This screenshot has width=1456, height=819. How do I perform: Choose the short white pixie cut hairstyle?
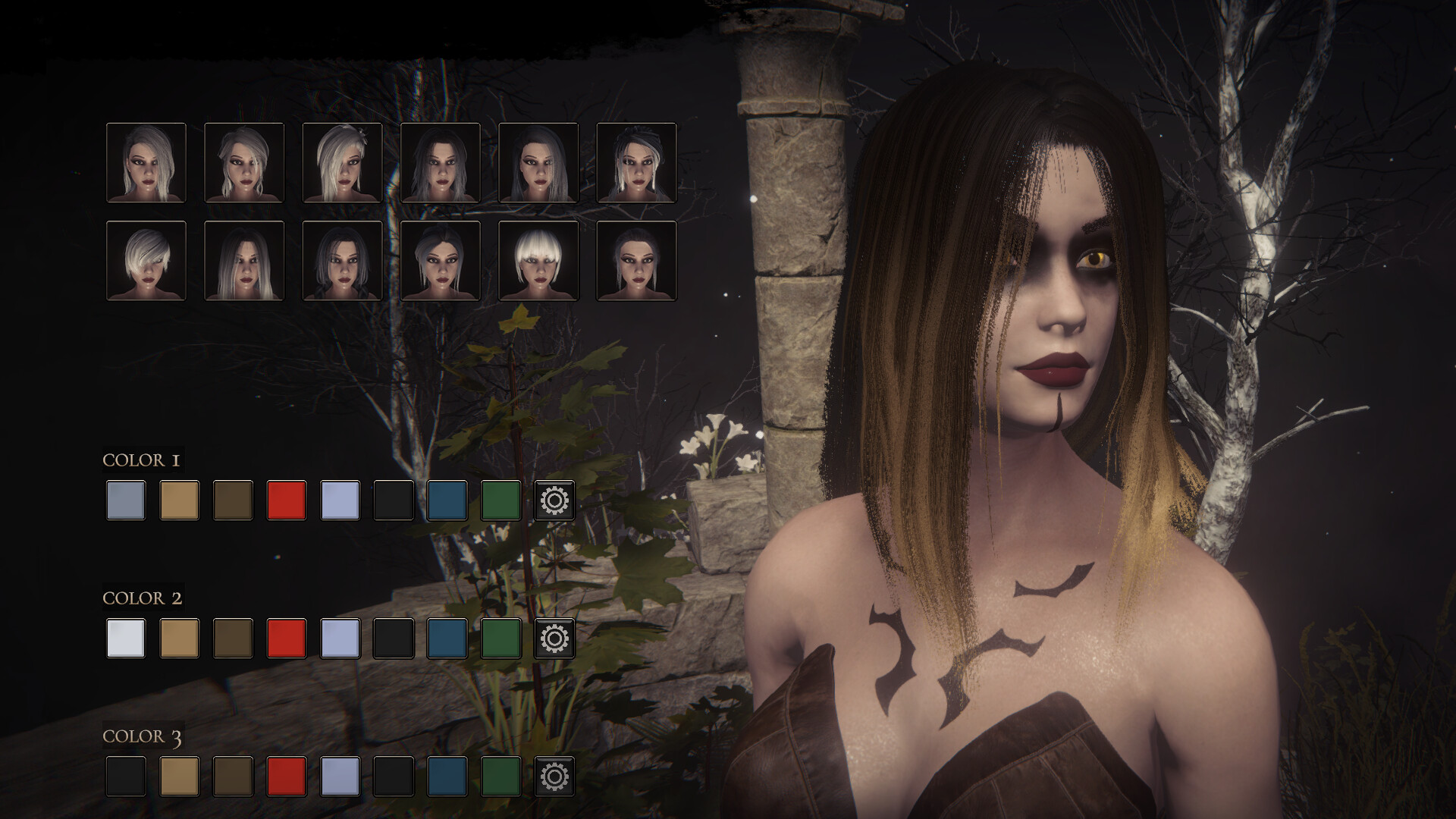[x=146, y=261]
